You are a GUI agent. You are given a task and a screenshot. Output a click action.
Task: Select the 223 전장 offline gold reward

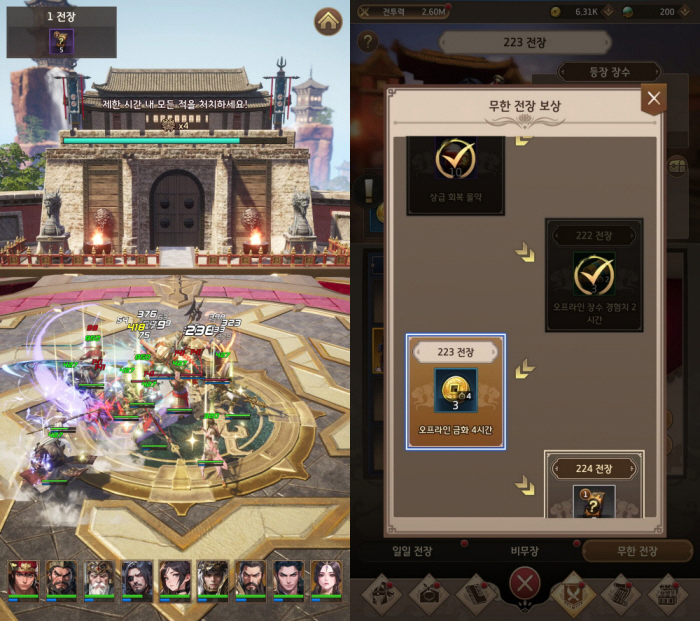click(x=455, y=392)
